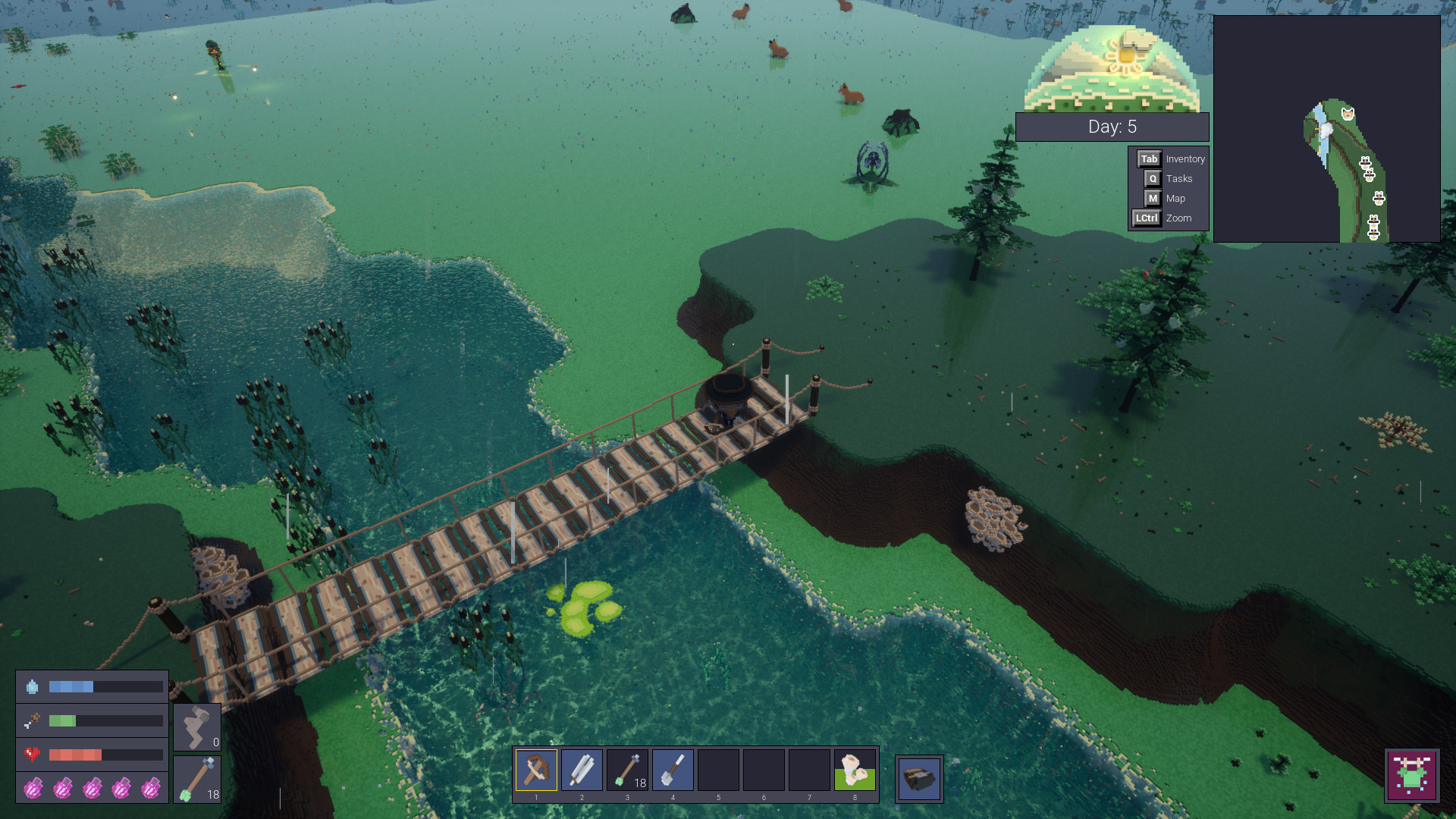Select the mushroom item in slot 8
Image resolution: width=1456 pixels, height=819 pixels.
click(855, 770)
